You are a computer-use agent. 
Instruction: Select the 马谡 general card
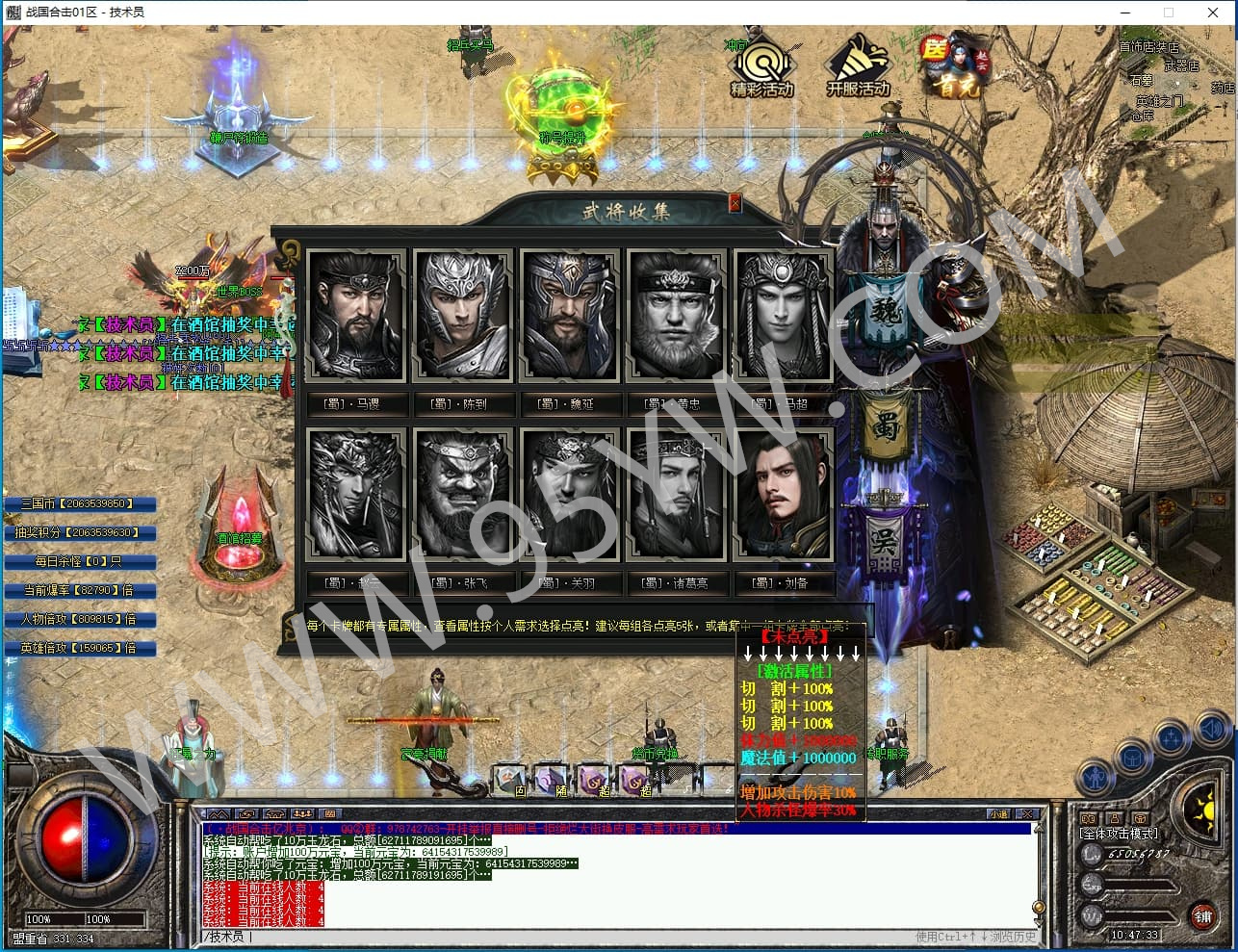click(355, 316)
